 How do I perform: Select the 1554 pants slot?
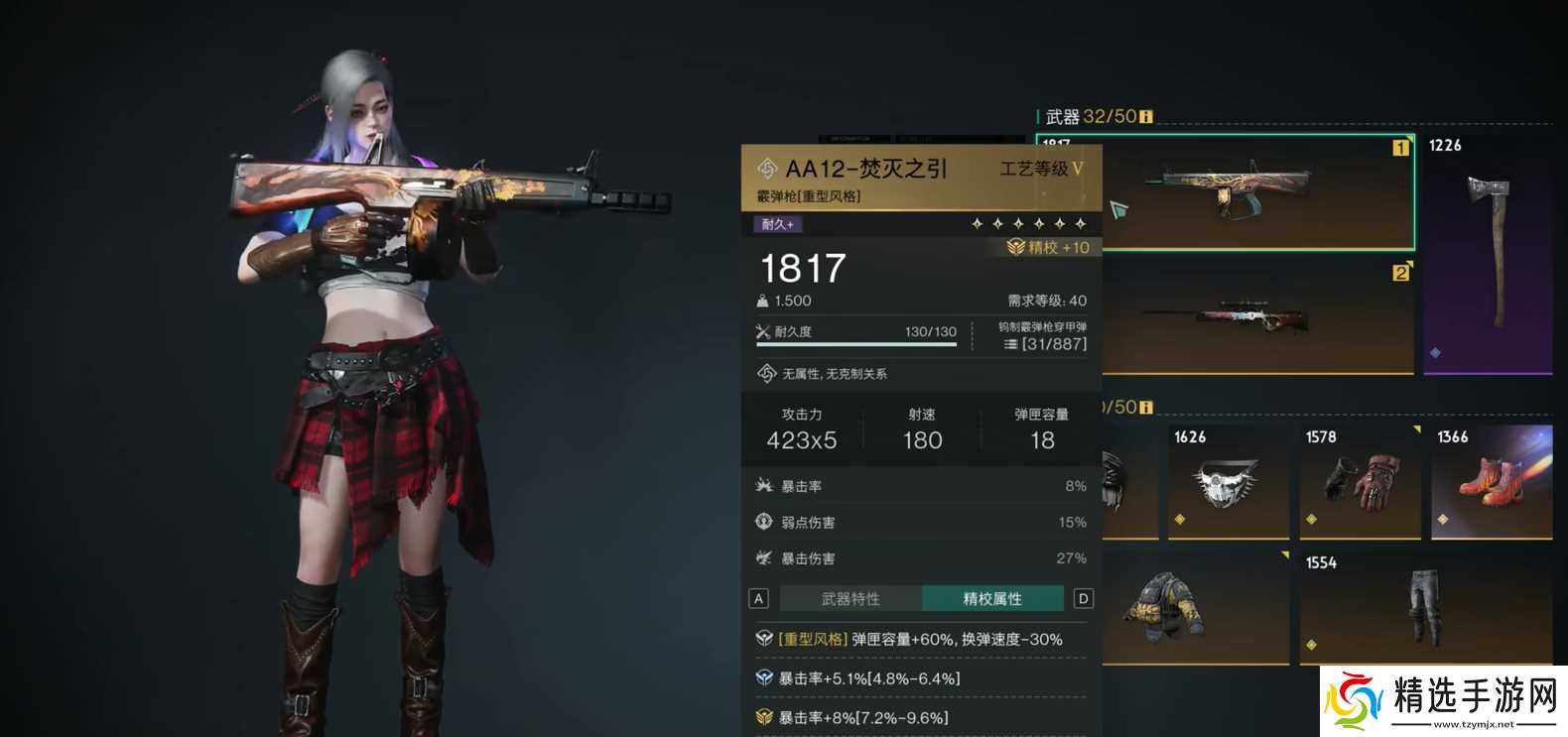[1425, 606]
